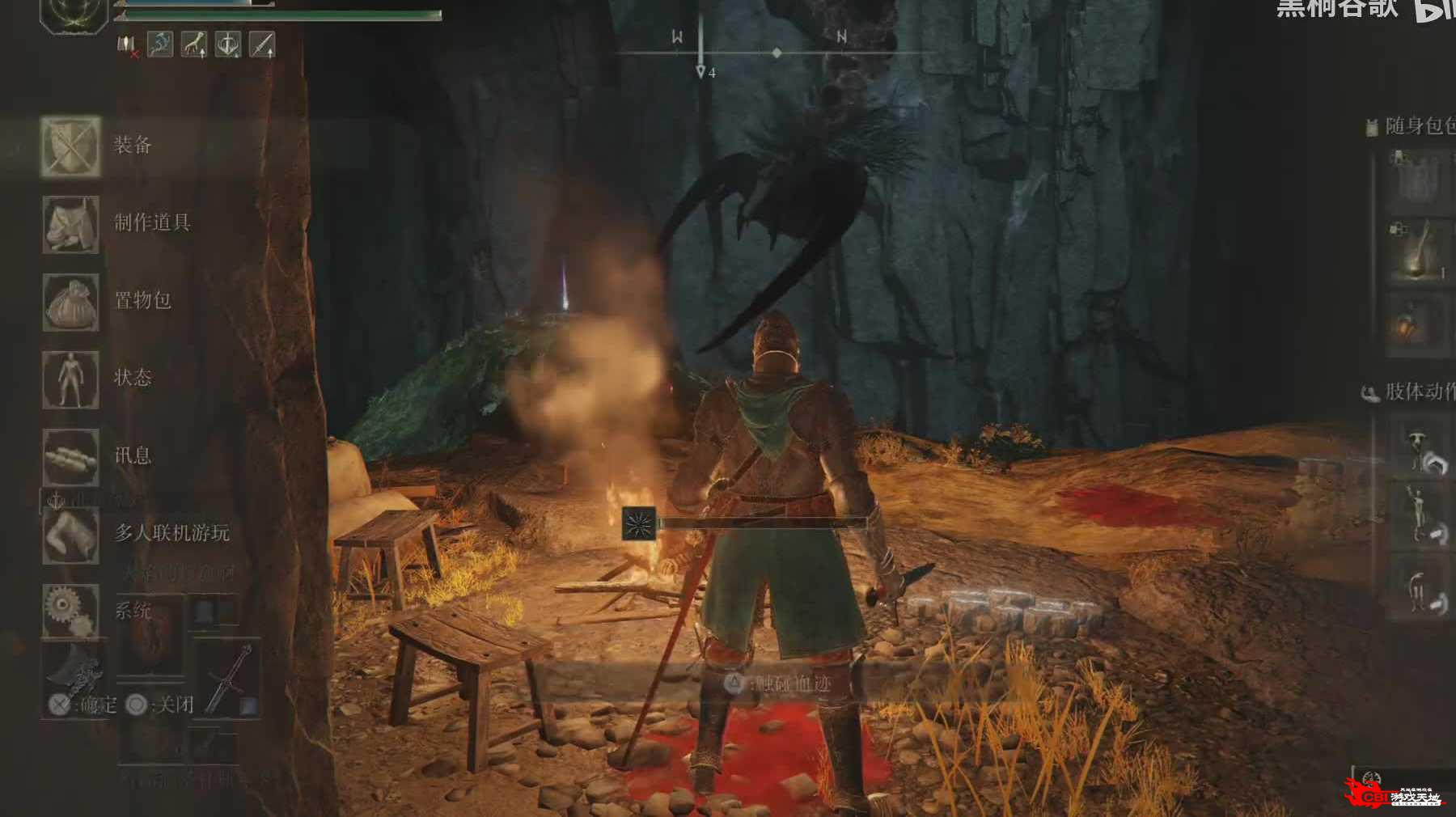The image size is (1456, 817).
Task: Use the lantern in the pouch
Action: pyautogui.click(x=1417, y=324)
